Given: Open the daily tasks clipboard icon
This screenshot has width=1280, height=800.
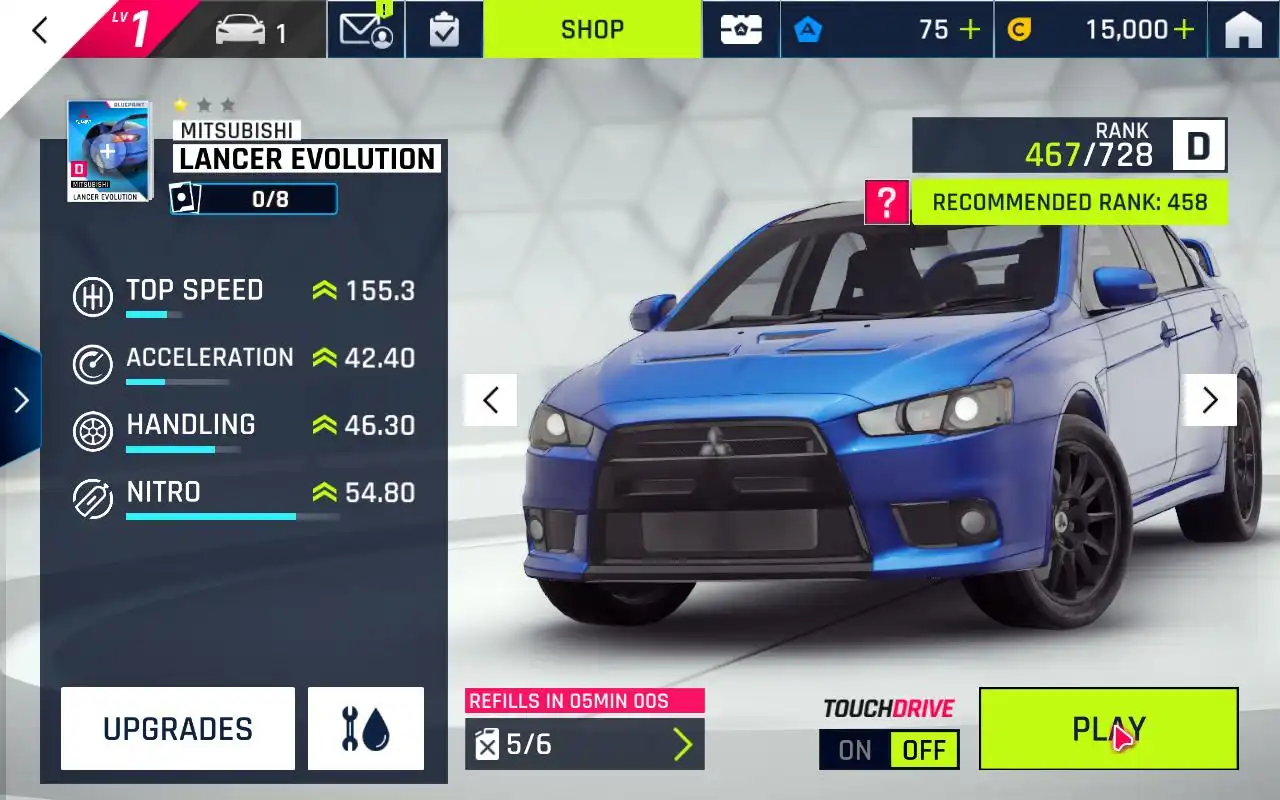Looking at the screenshot, I should (444, 30).
